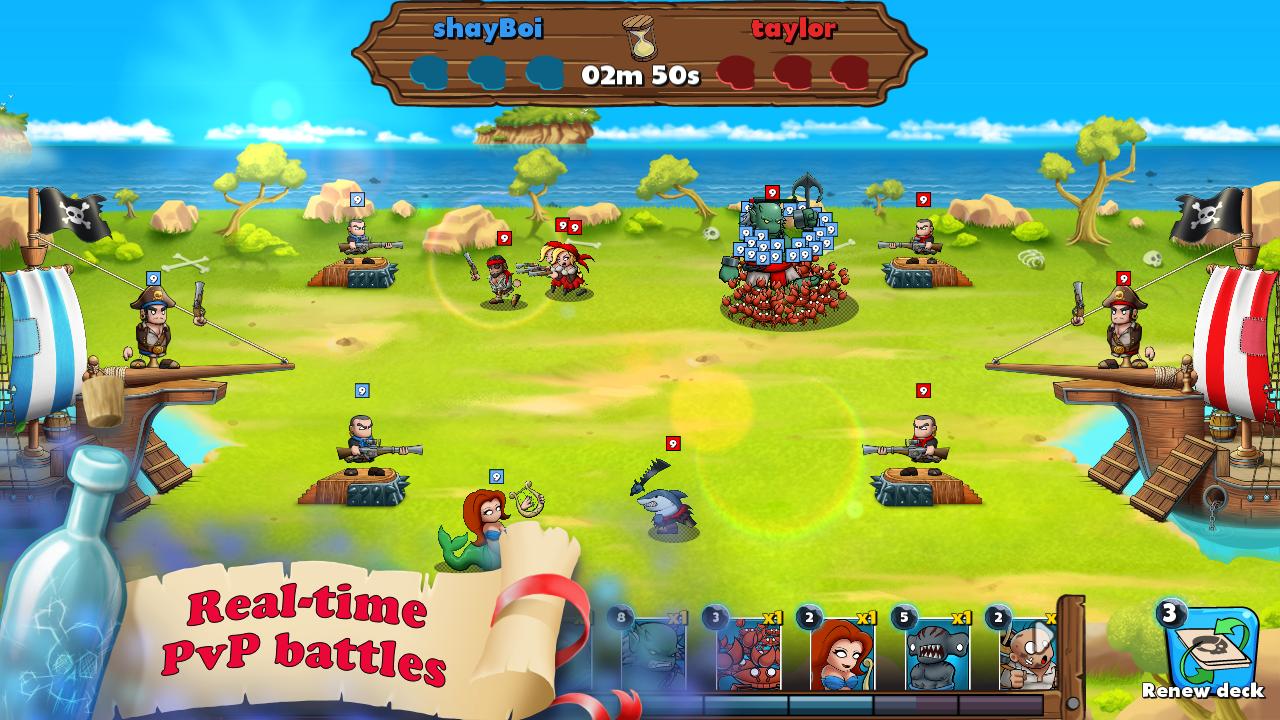
Task: Play the 2-cost mermaid card
Action: [842, 655]
